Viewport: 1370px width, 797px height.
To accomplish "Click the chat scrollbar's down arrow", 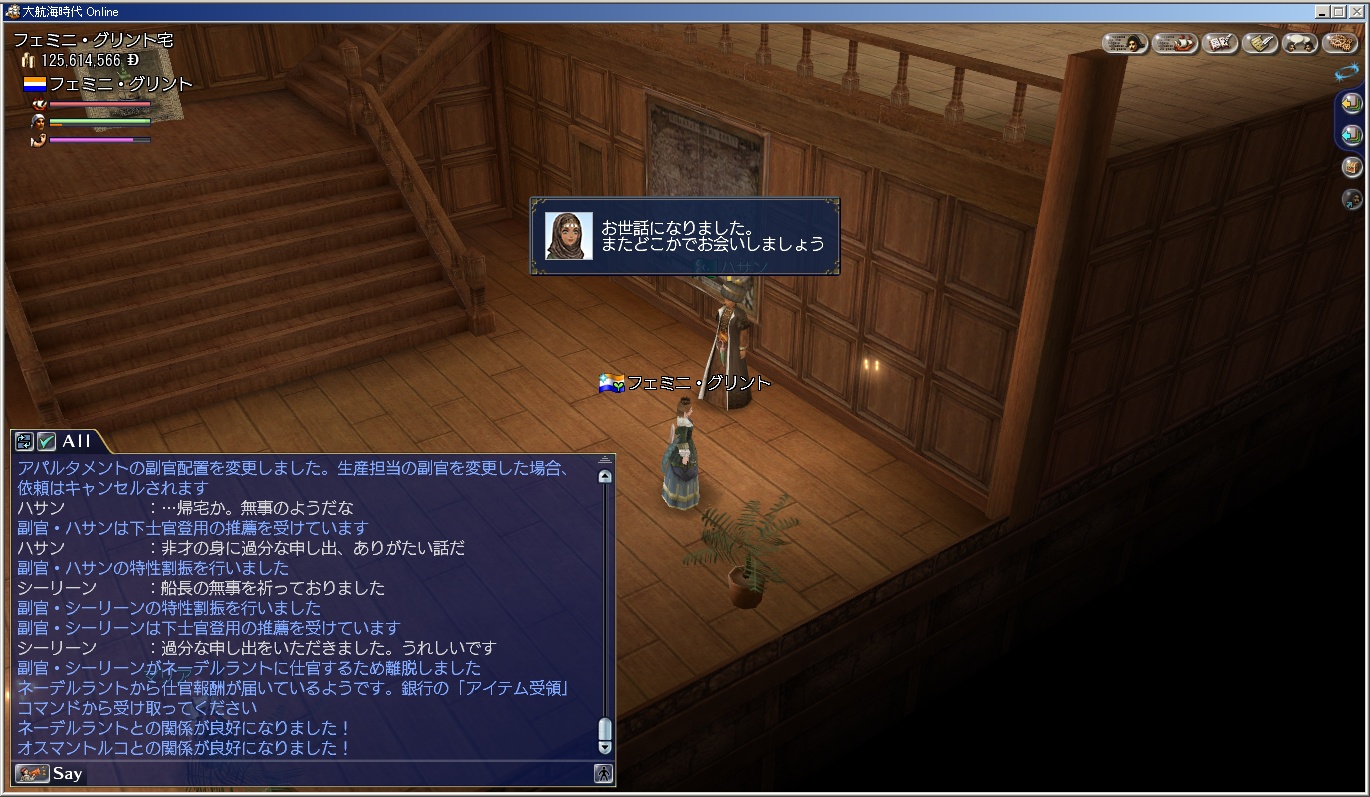I will click(x=604, y=746).
